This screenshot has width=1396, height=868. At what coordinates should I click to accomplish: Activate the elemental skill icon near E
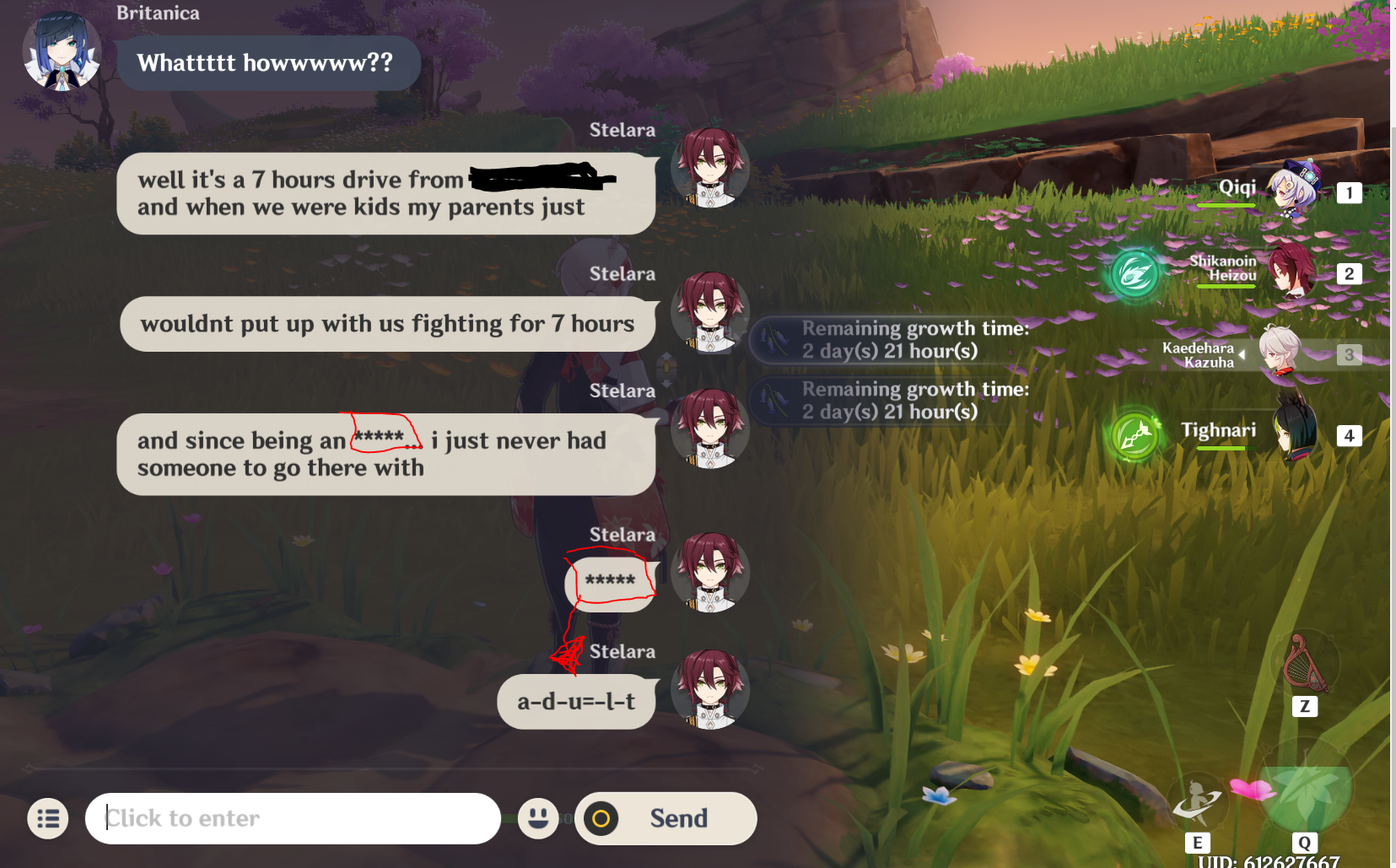(x=1199, y=801)
